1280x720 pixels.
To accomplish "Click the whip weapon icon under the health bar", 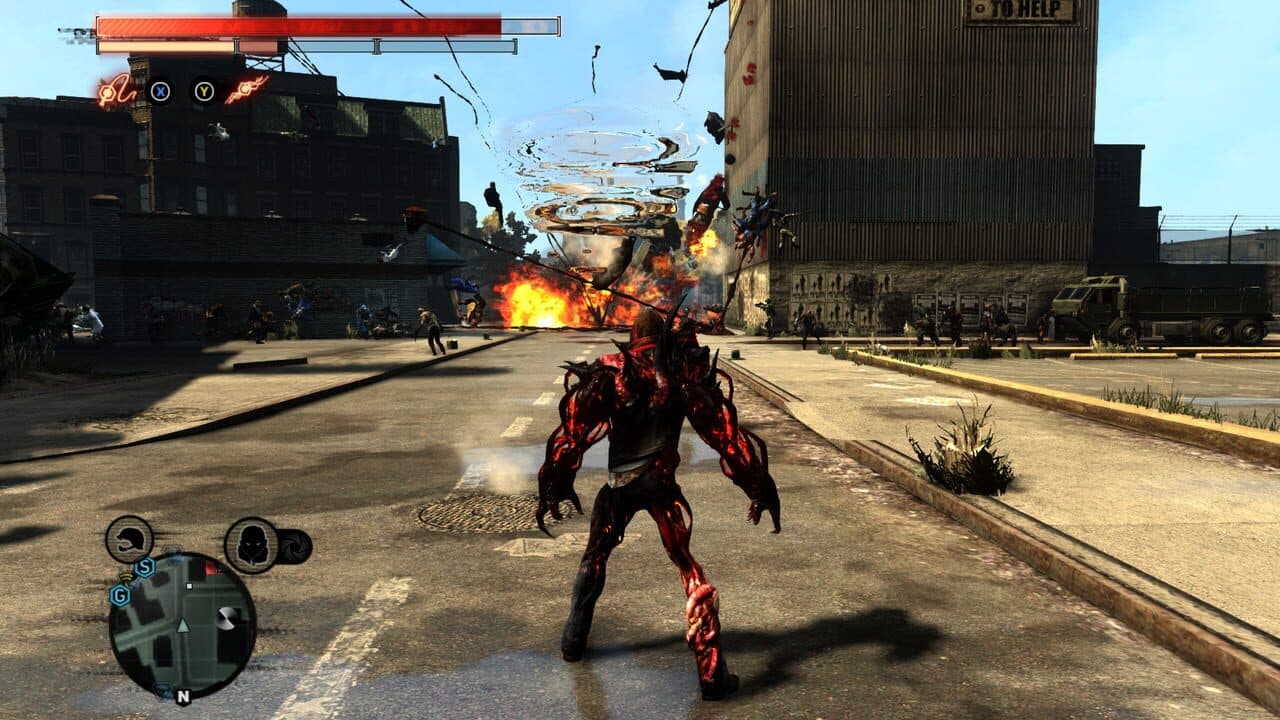I will [119, 92].
